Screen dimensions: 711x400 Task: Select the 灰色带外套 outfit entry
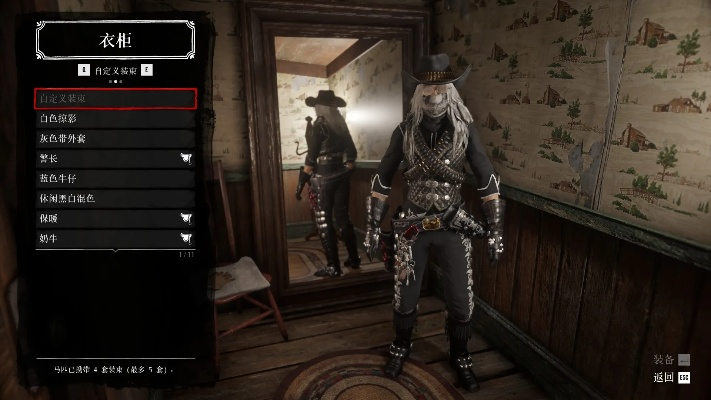pyautogui.click(x=115, y=138)
